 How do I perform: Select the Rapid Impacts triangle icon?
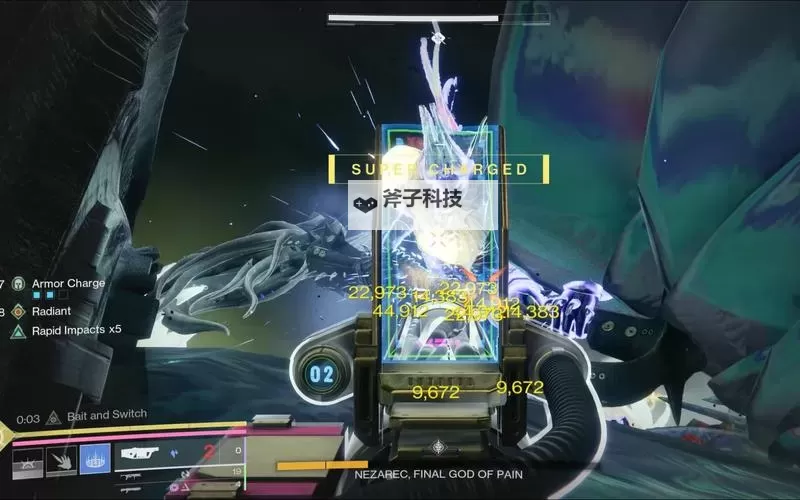tap(18, 330)
